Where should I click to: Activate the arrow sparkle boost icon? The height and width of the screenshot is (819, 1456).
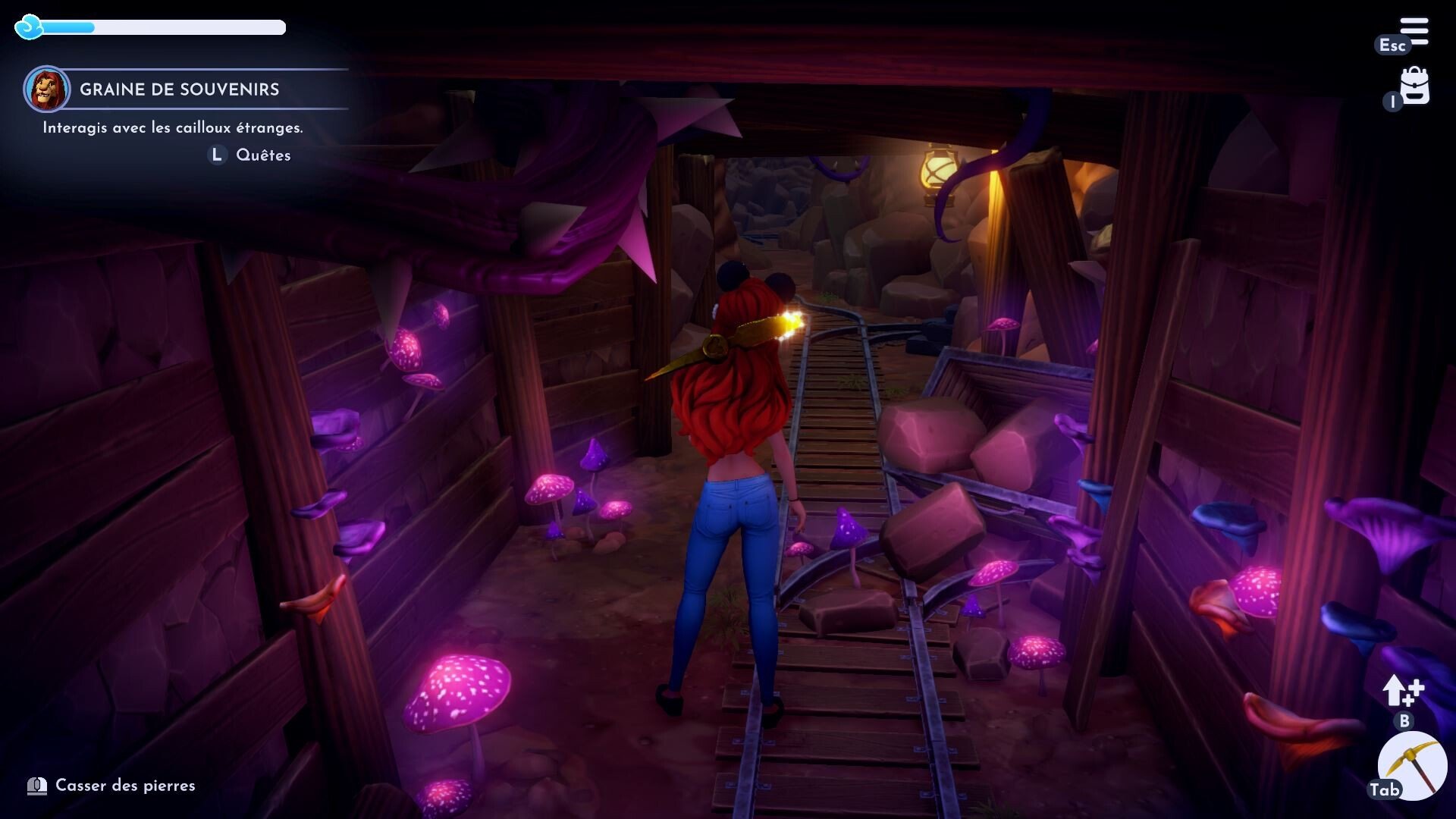pyautogui.click(x=1402, y=691)
